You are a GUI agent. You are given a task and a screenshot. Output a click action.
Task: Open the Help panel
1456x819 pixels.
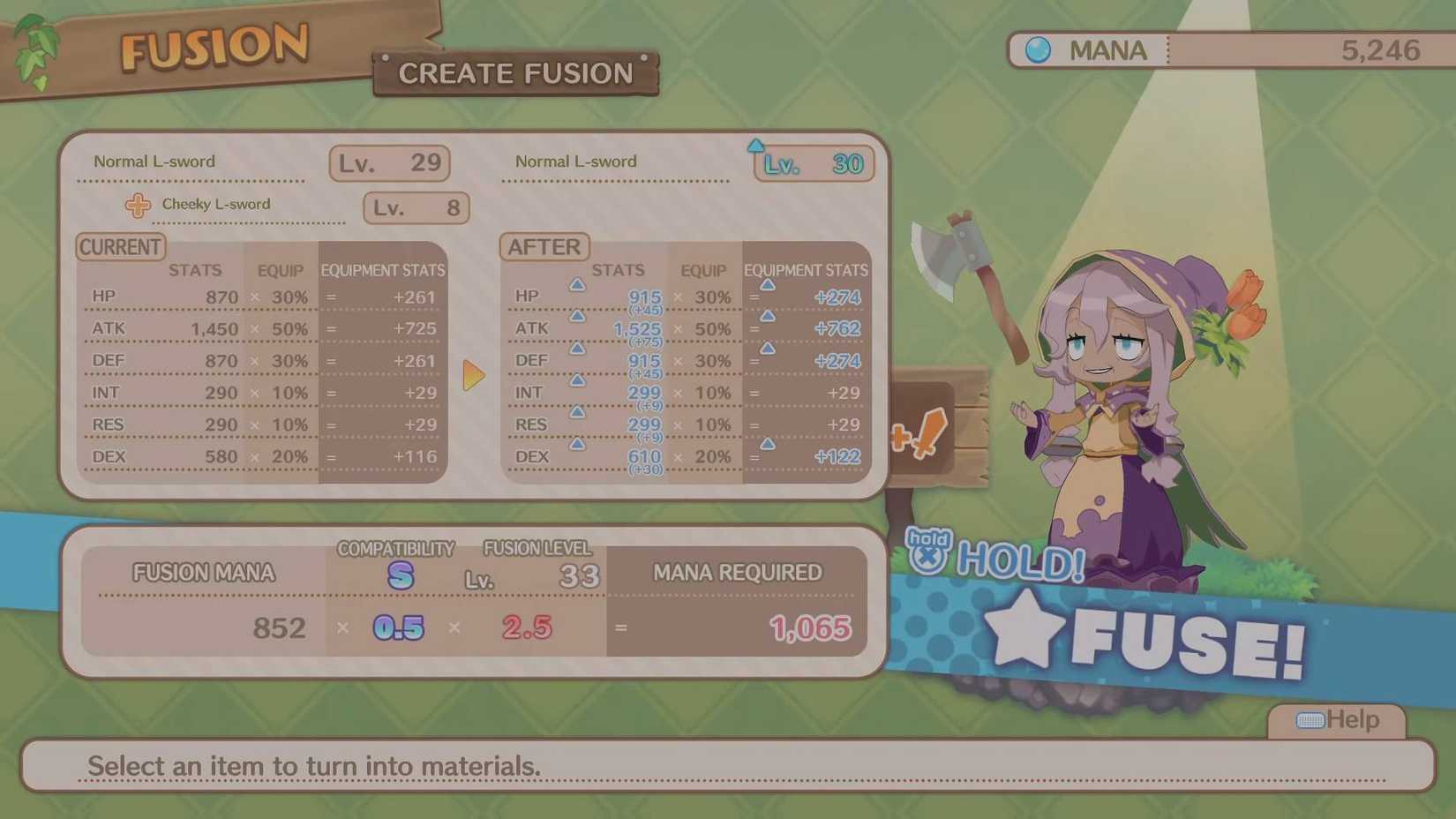pyautogui.click(x=1338, y=719)
